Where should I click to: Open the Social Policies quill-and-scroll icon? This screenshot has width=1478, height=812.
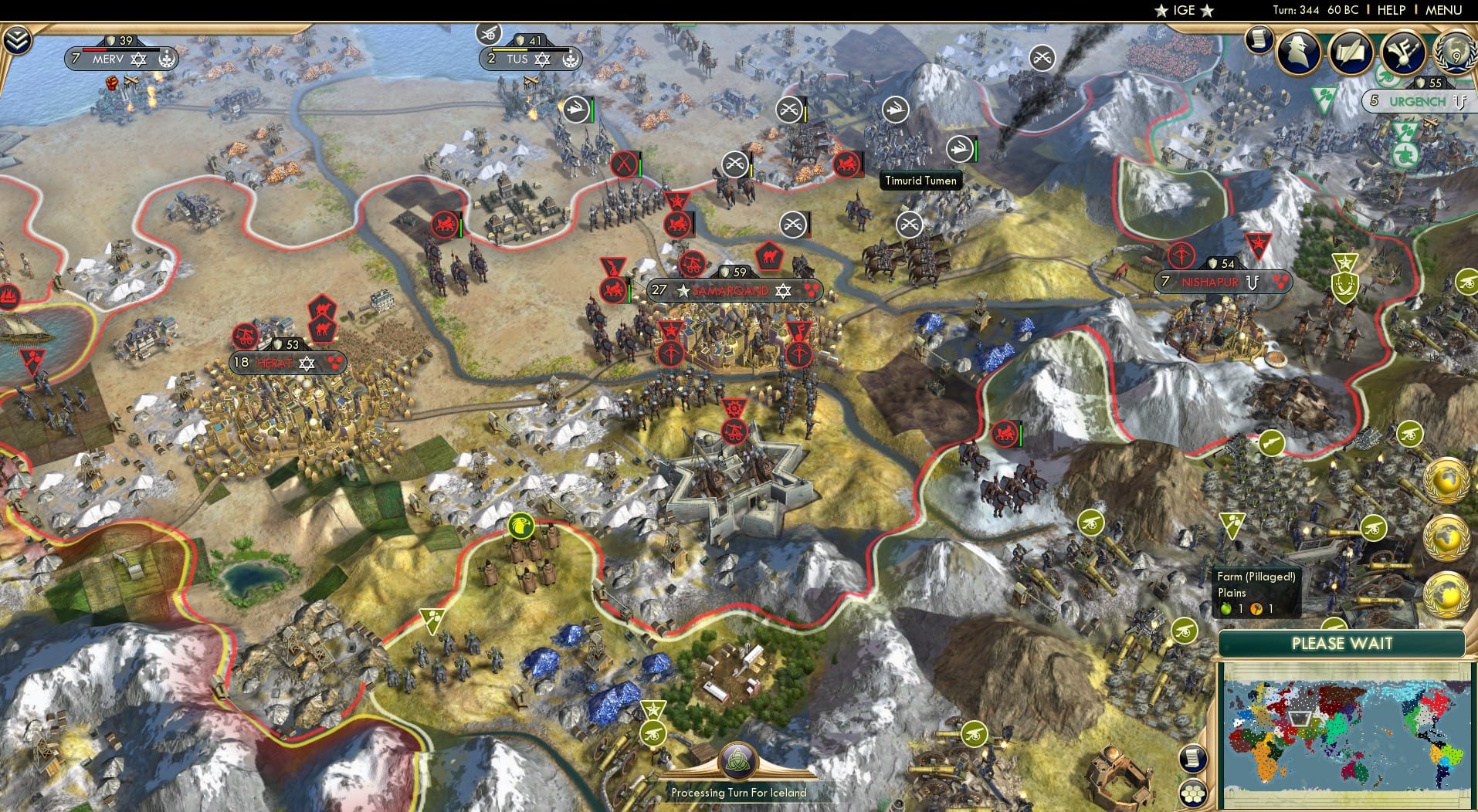[1350, 52]
